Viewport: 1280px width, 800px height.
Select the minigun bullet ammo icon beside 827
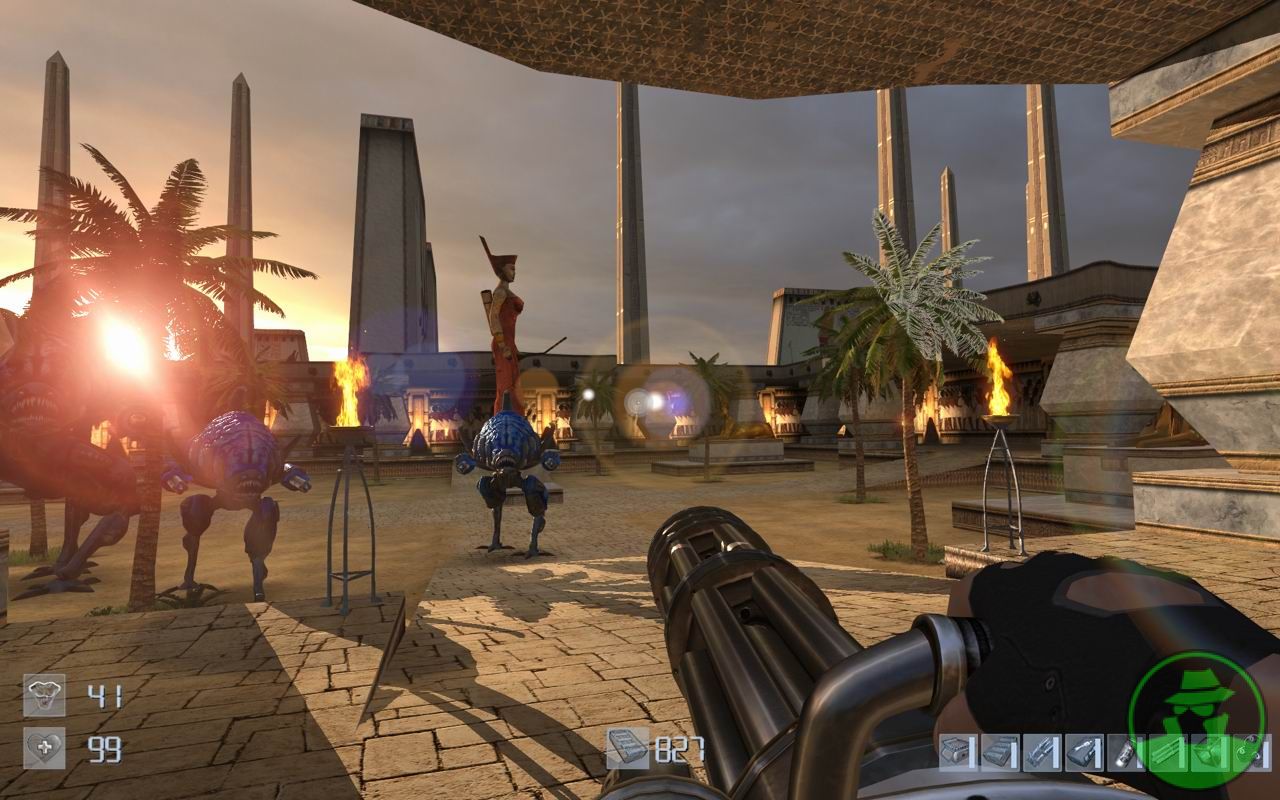(x=627, y=748)
